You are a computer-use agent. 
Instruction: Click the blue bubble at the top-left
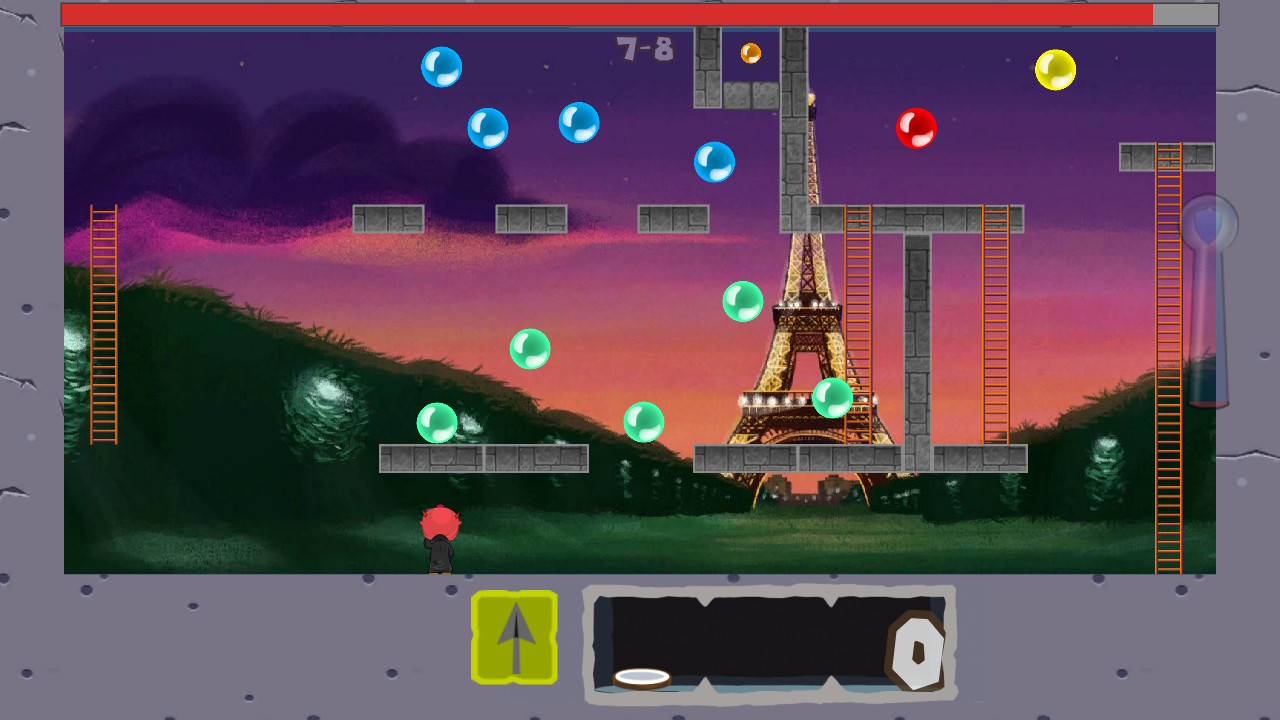441,66
